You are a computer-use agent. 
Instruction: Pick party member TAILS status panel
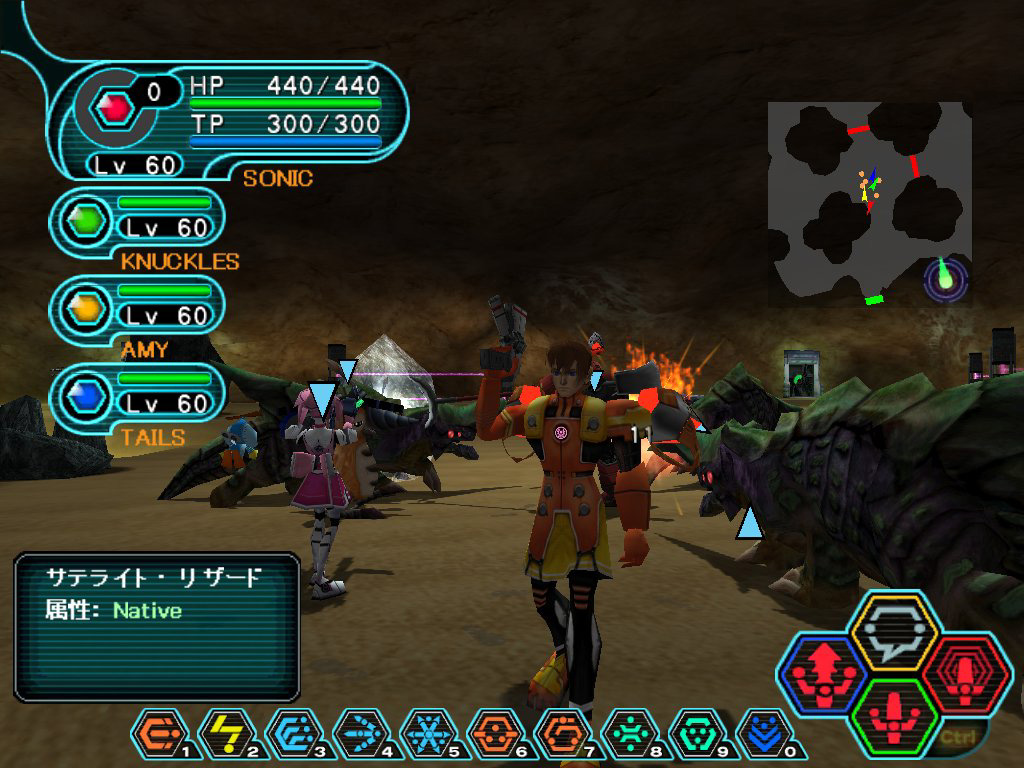tap(140, 403)
